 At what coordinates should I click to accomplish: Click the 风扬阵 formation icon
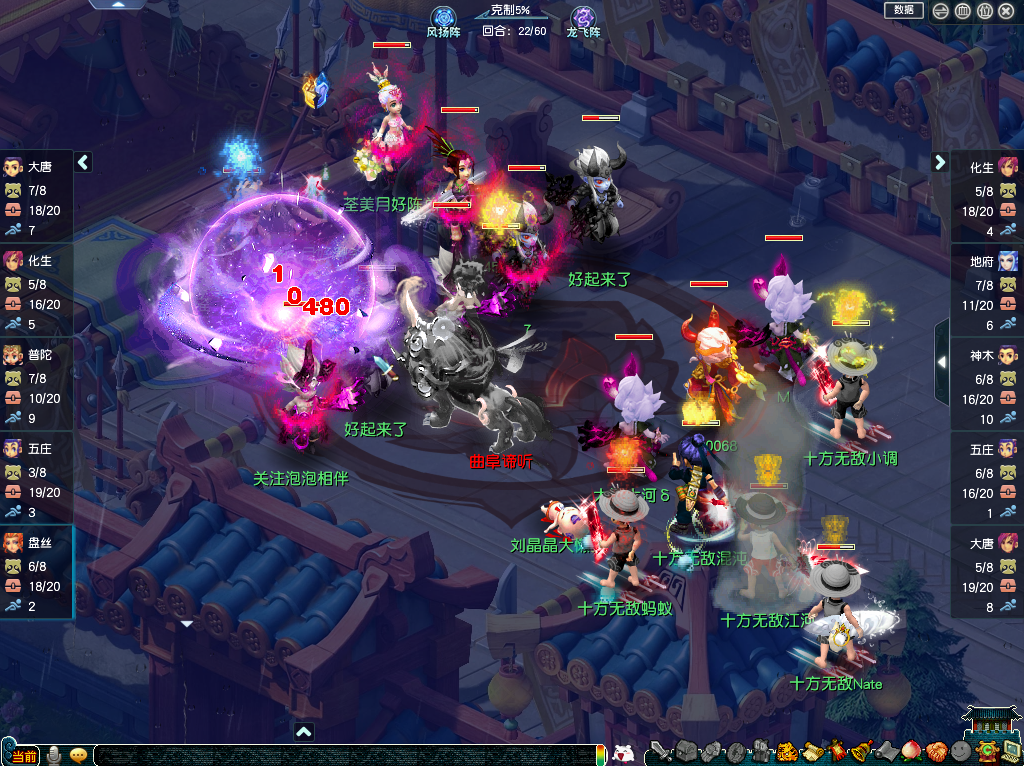(x=442, y=19)
